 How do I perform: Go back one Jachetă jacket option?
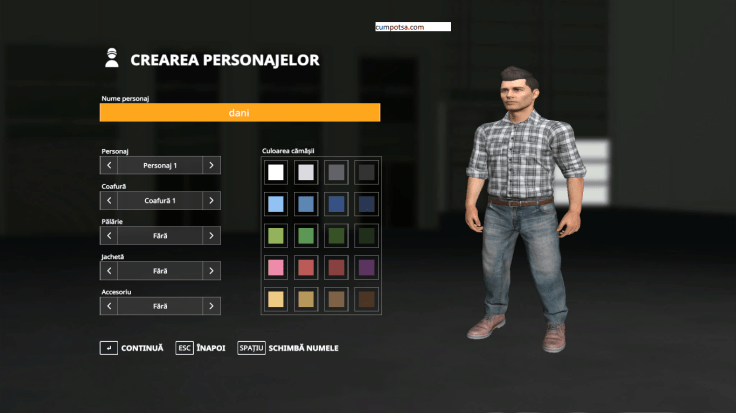point(109,271)
